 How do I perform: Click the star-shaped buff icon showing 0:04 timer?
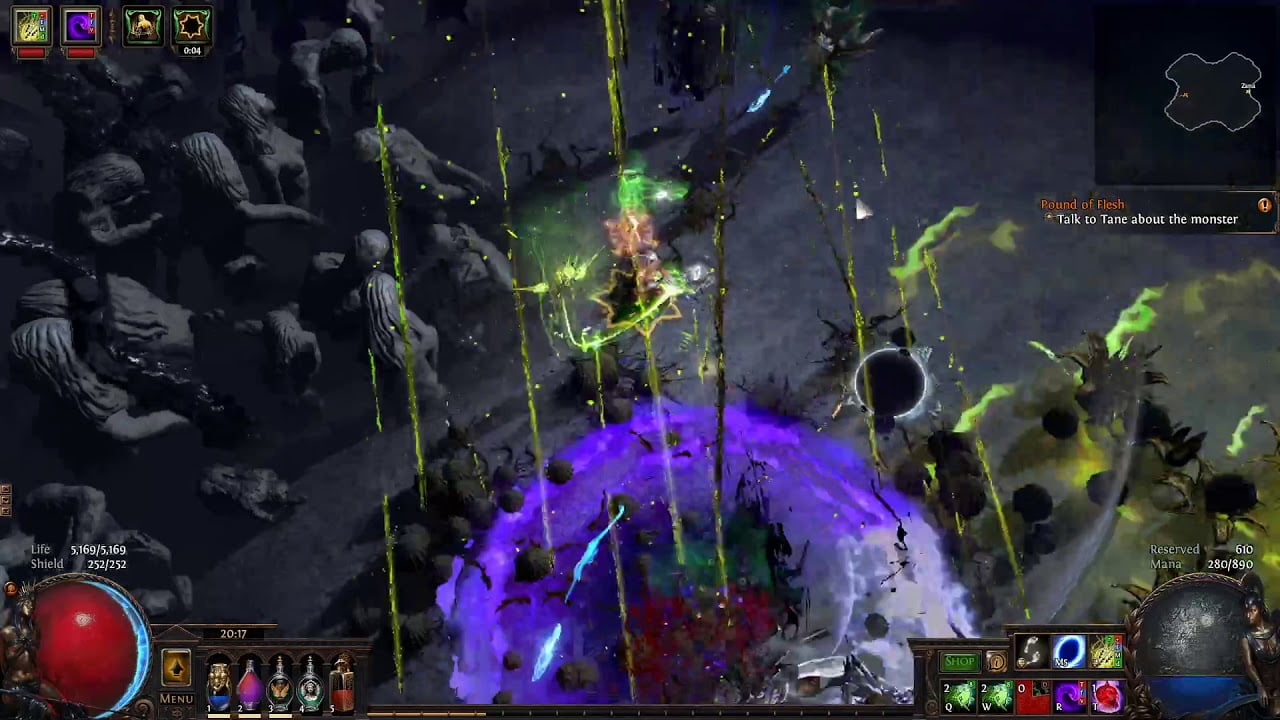192,25
